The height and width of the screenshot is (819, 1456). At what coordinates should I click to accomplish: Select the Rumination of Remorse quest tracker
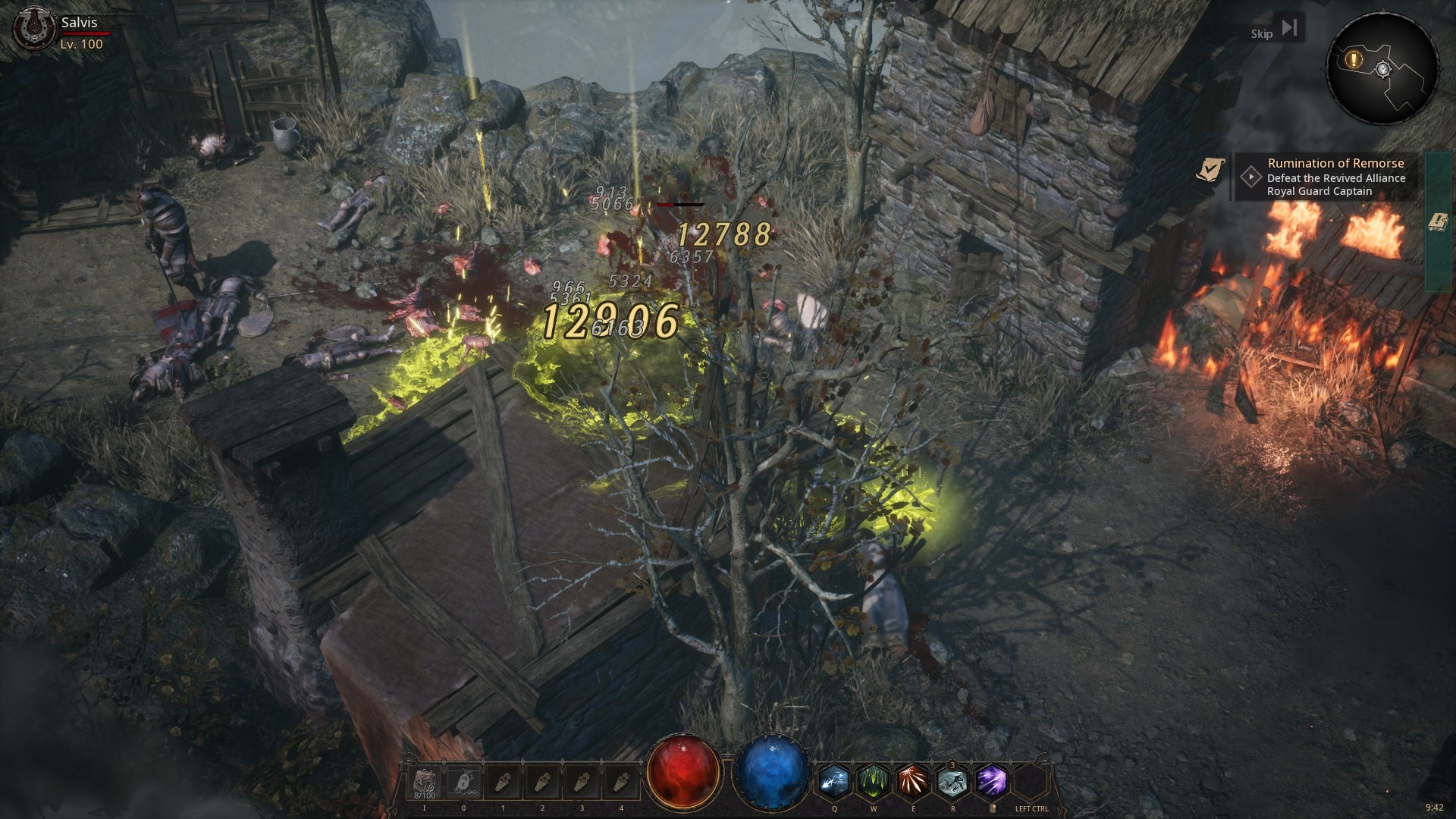click(x=1335, y=177)
